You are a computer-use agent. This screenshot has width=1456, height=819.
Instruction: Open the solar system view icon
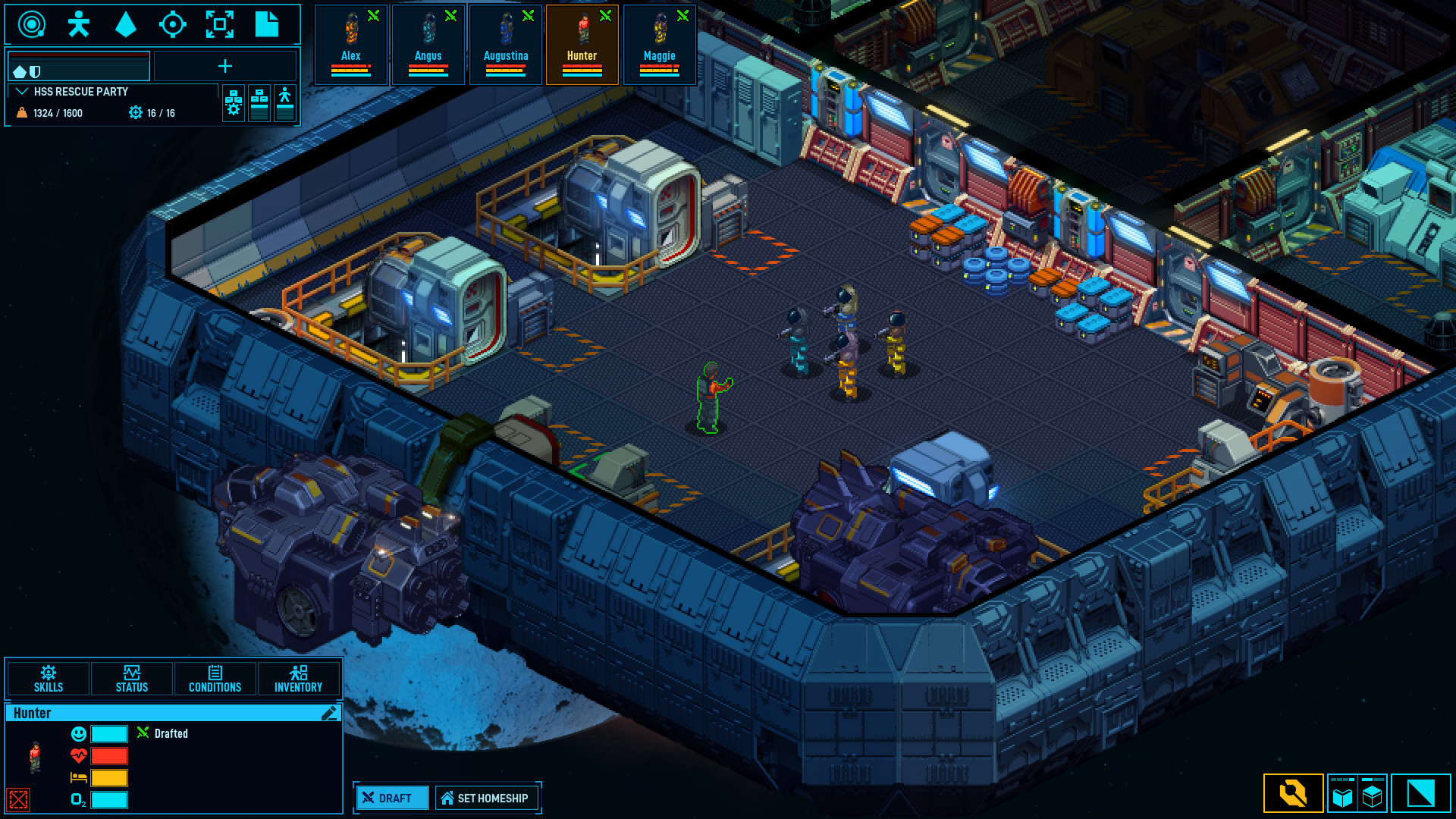pyautogui.click(x=30, y=24)
